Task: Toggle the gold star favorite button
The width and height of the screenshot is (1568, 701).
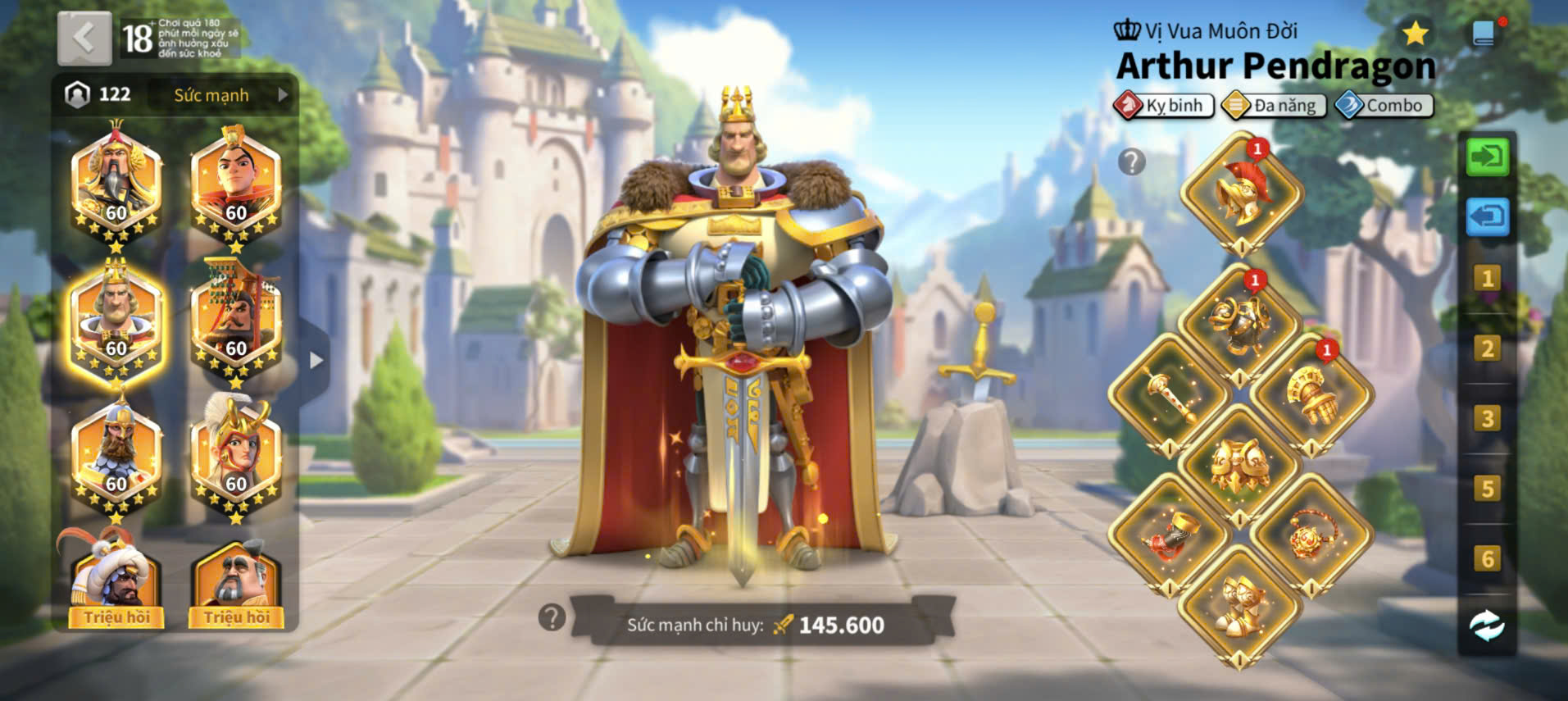Action: (x=1415, y=34)
